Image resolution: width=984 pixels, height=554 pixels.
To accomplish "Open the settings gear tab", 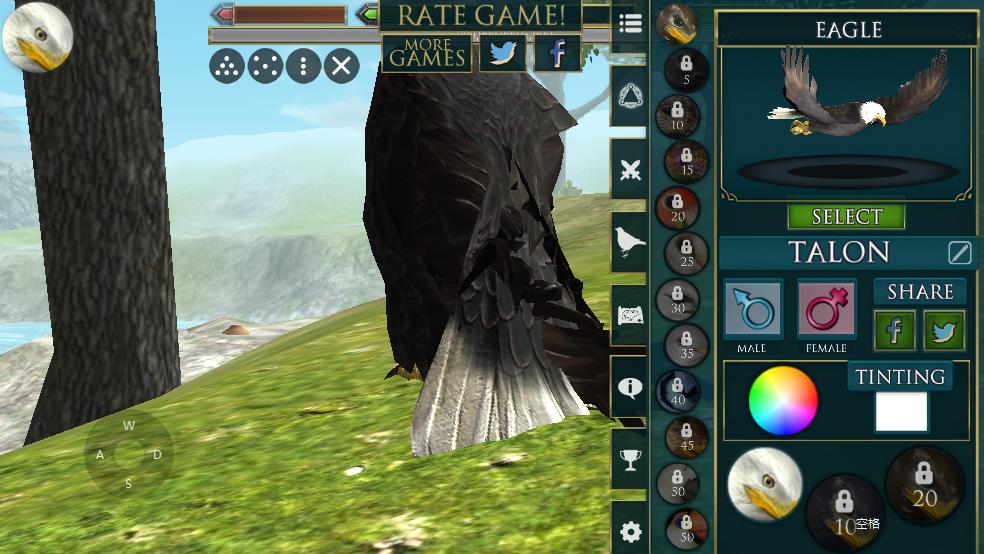I will click(x=630, y=531).
